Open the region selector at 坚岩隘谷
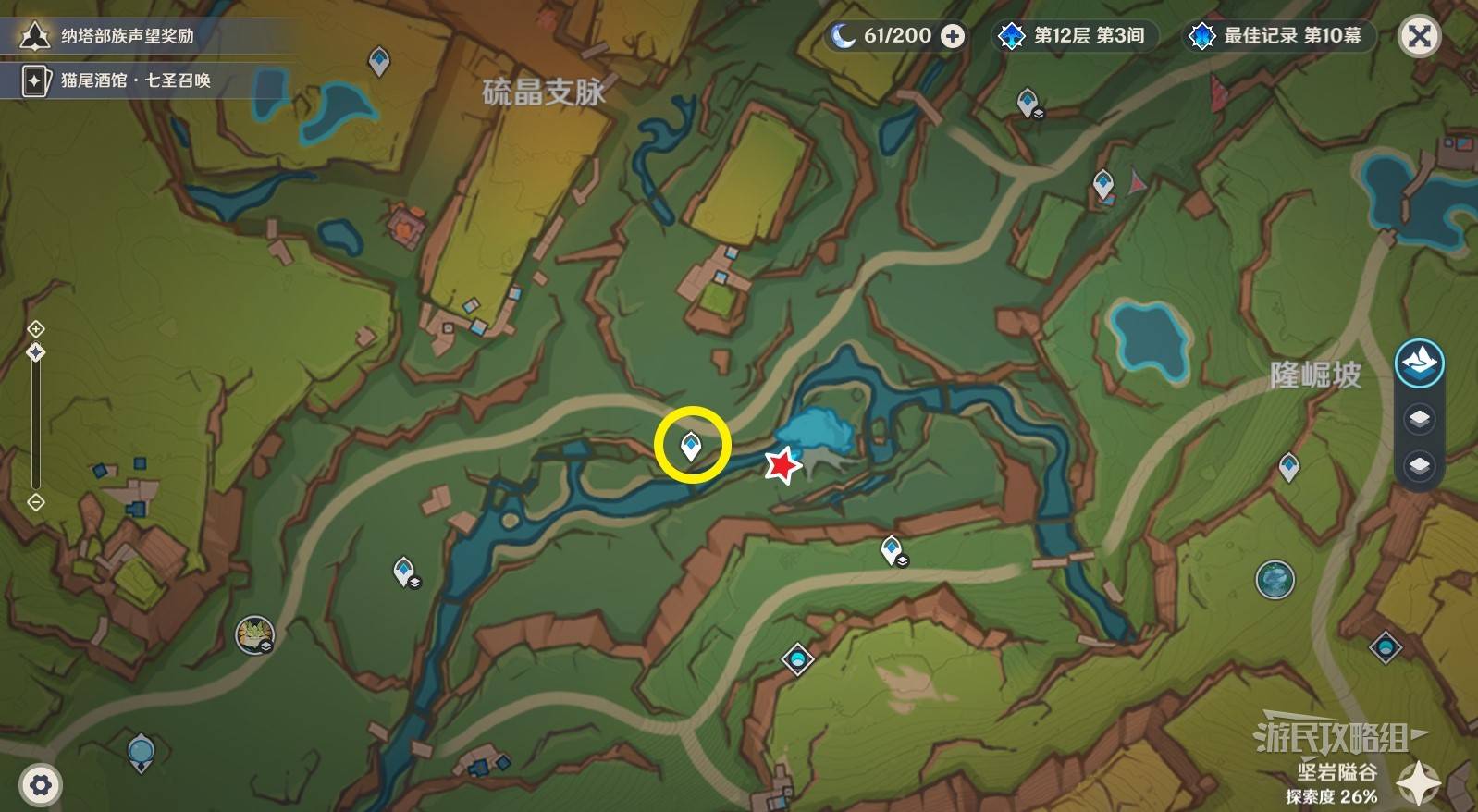Image resolution: width=1478 pixels, height=812 pixels. (x=1418, y=783)
